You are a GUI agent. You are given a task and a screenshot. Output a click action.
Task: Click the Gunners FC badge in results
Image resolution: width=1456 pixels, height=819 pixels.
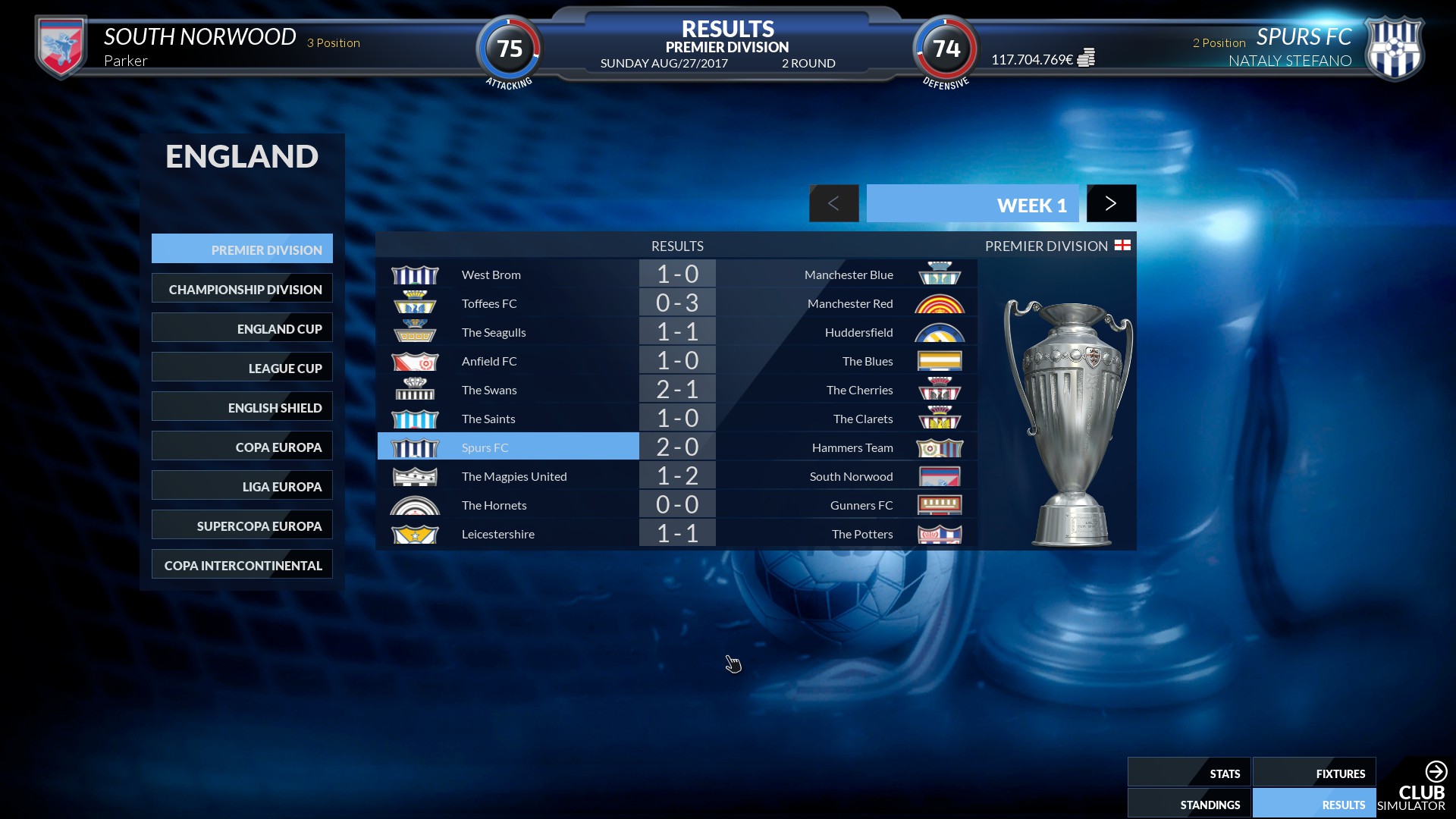pyautogui.click(x=940, y=504)
